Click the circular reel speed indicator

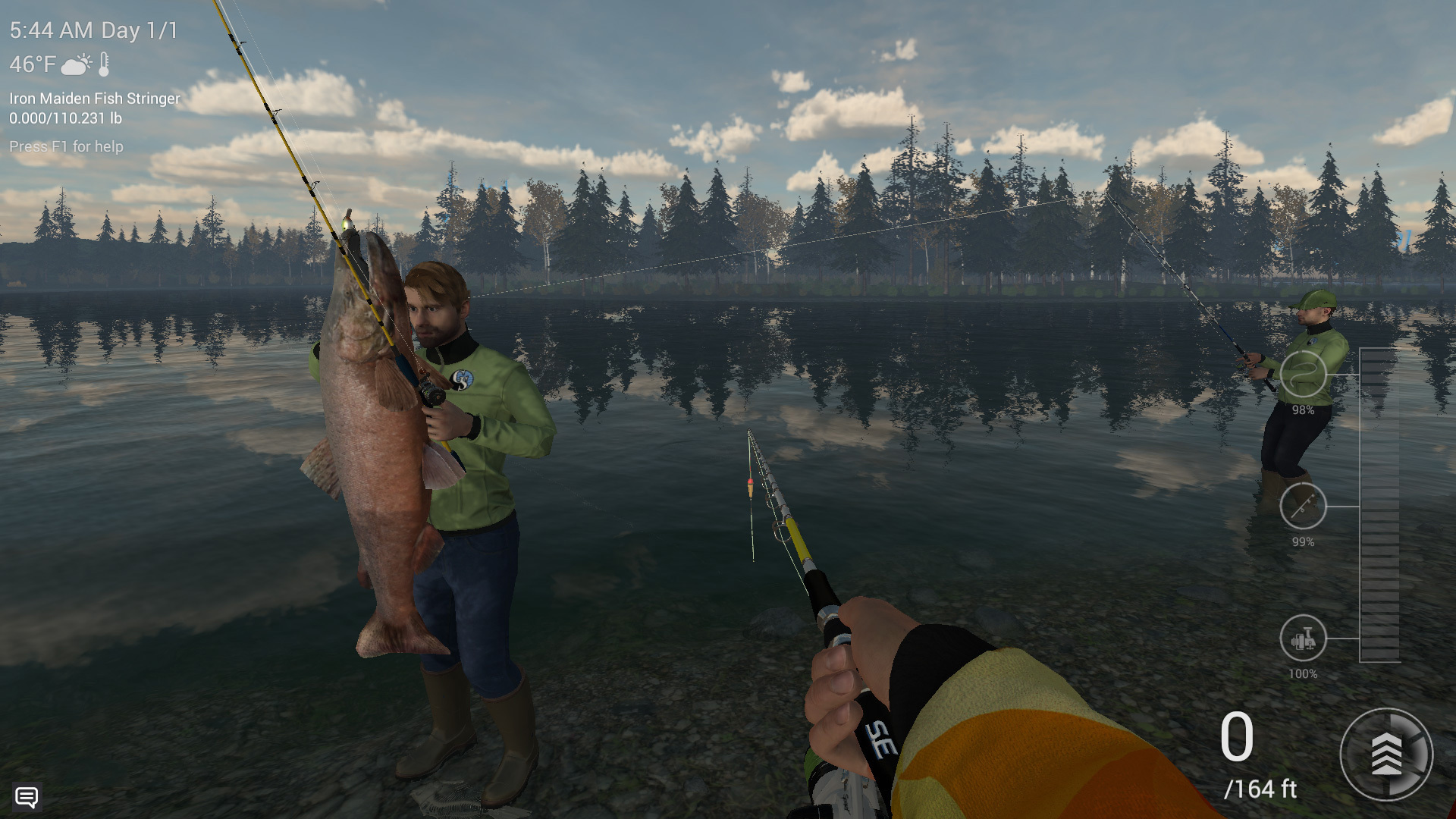1385,755
